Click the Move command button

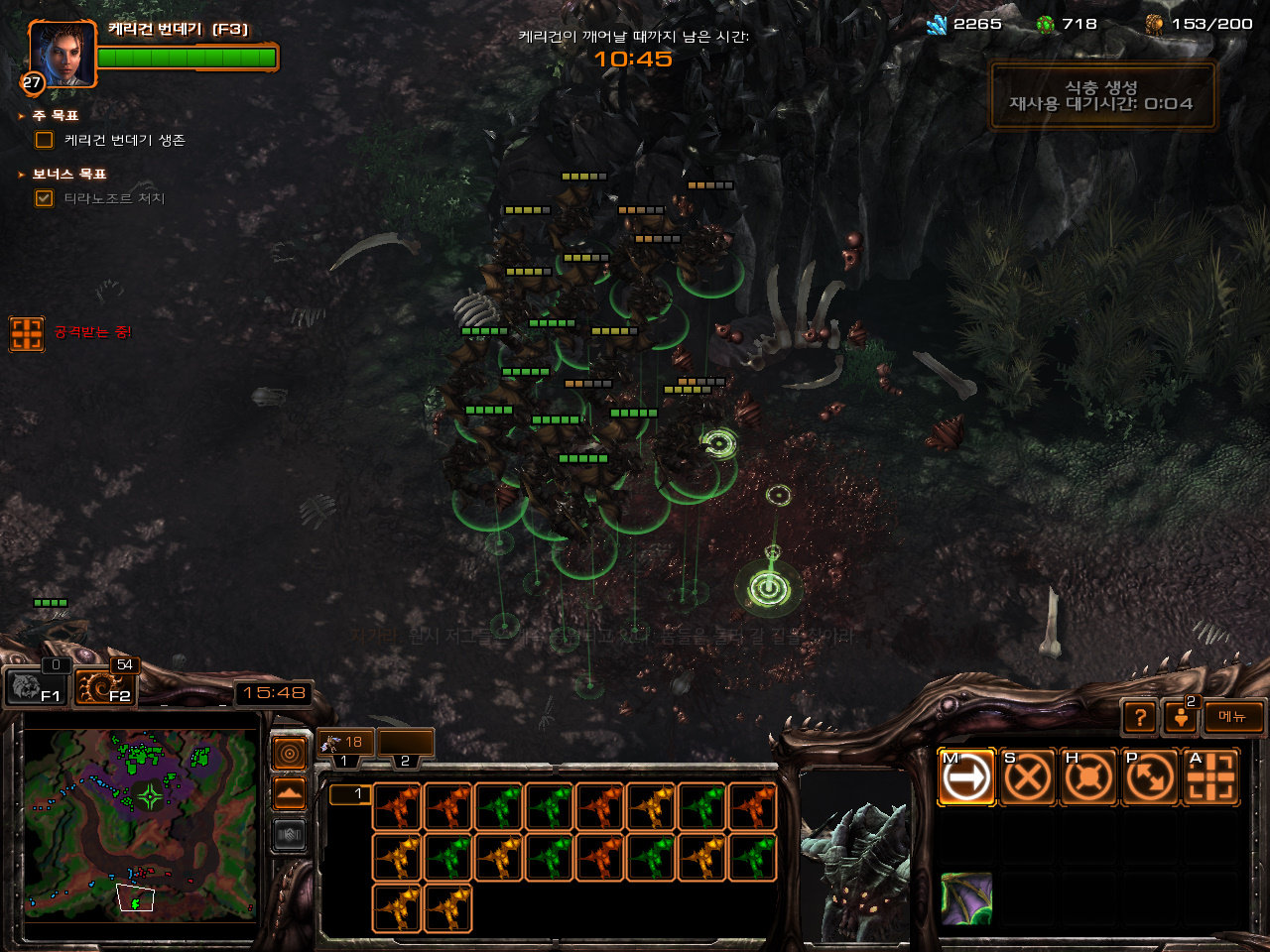(966, 777)
